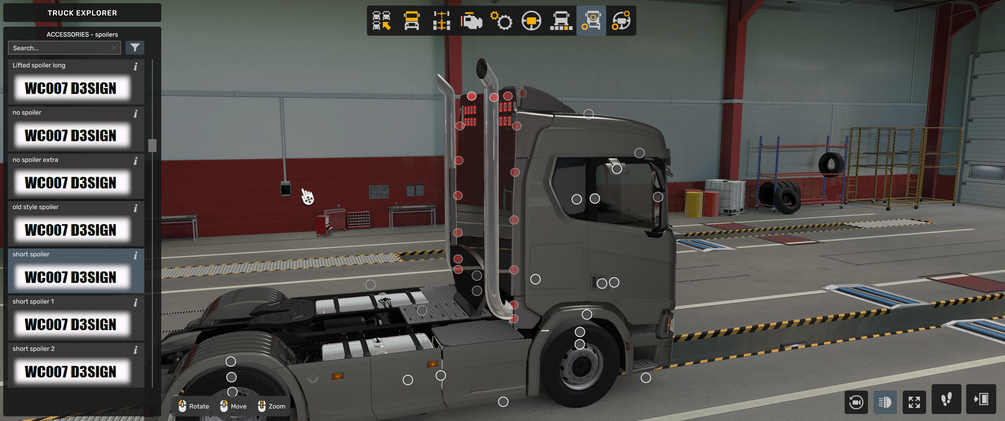Open the transmission gears category
1005x421 pixels.
click(x=501, y=21)
